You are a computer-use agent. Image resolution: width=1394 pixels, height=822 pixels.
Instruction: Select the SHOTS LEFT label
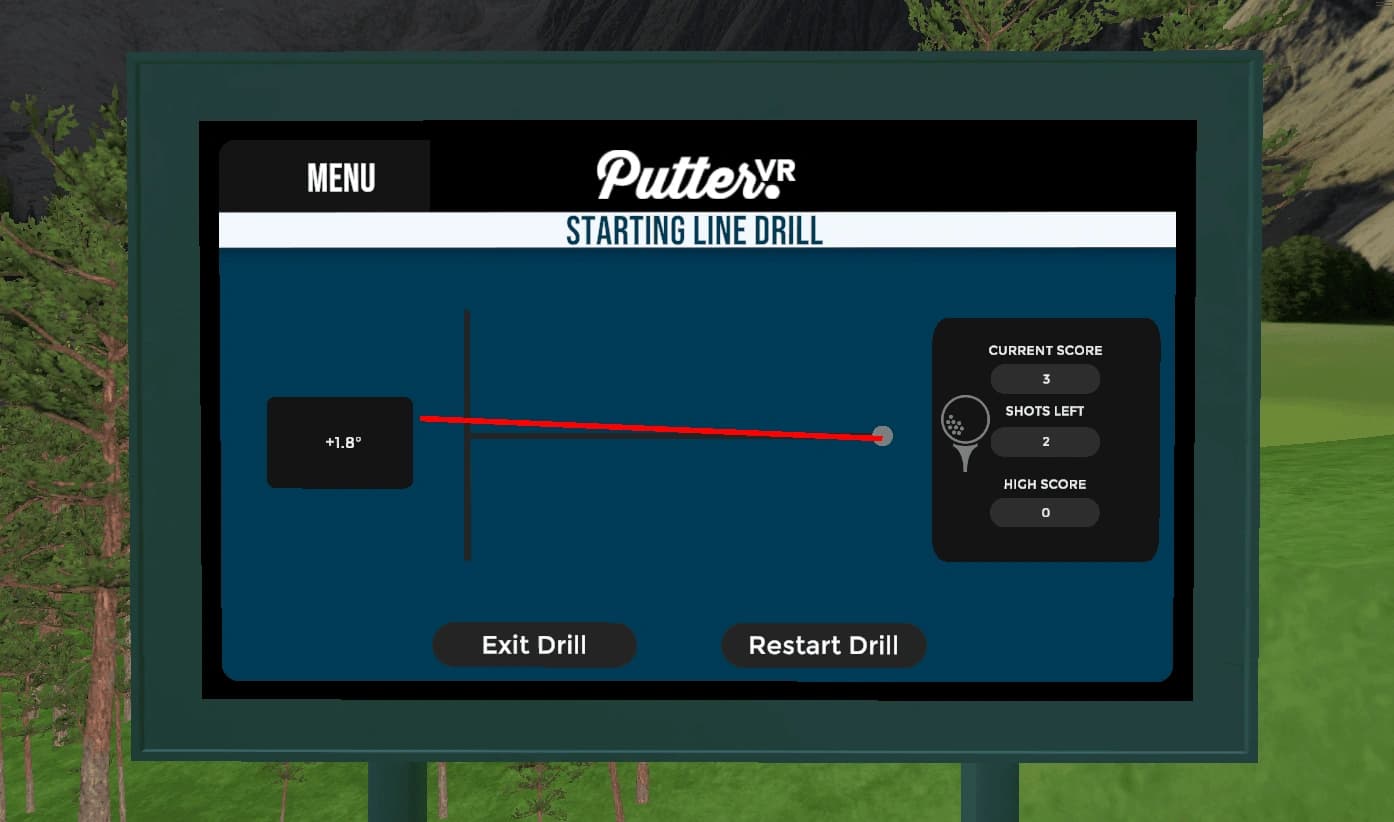pos(1044,410)
